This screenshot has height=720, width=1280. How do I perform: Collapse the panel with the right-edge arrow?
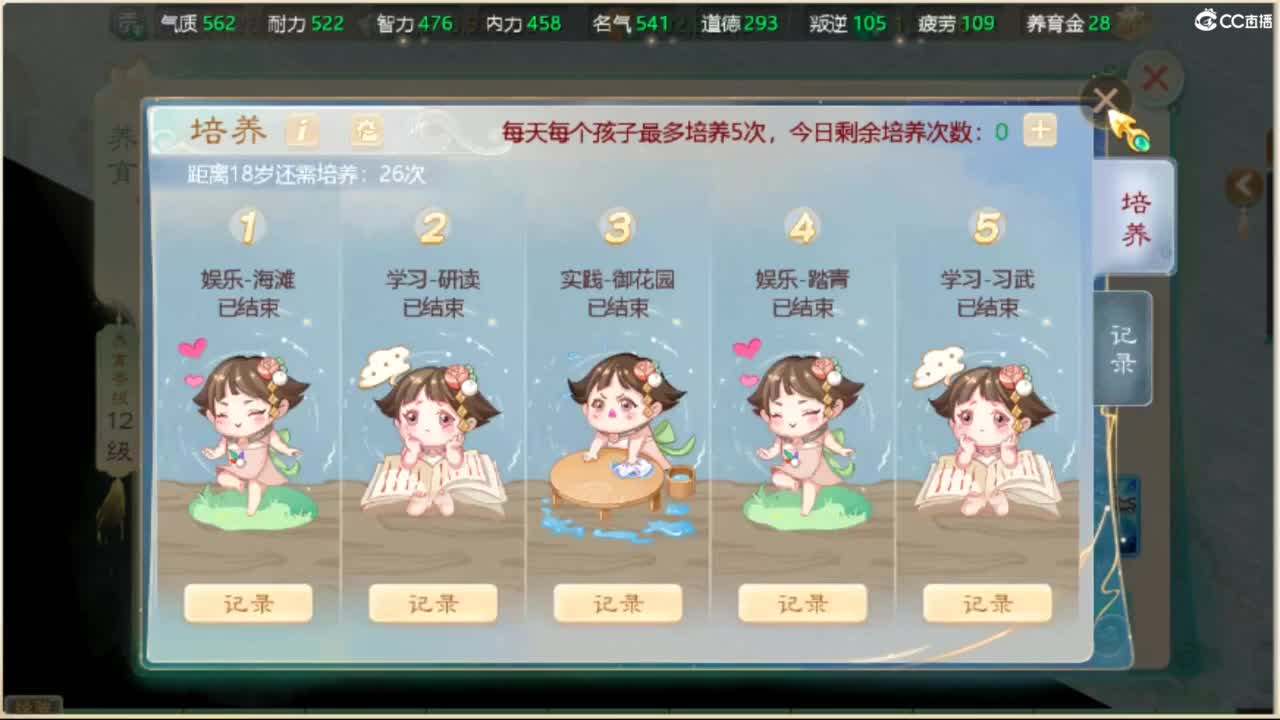1243,184
